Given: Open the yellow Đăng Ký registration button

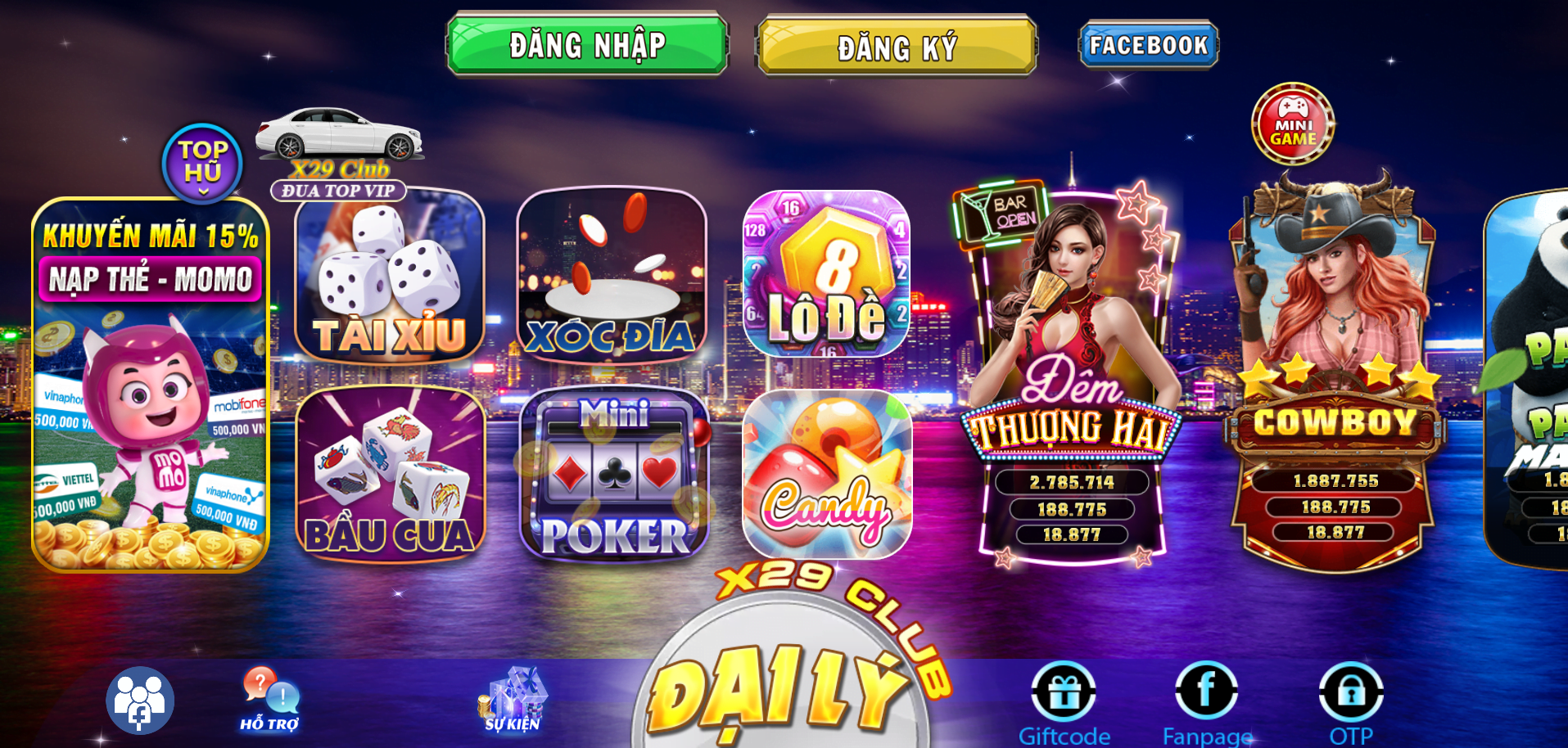Looking at the screenshot, I should tap(897, 47).
